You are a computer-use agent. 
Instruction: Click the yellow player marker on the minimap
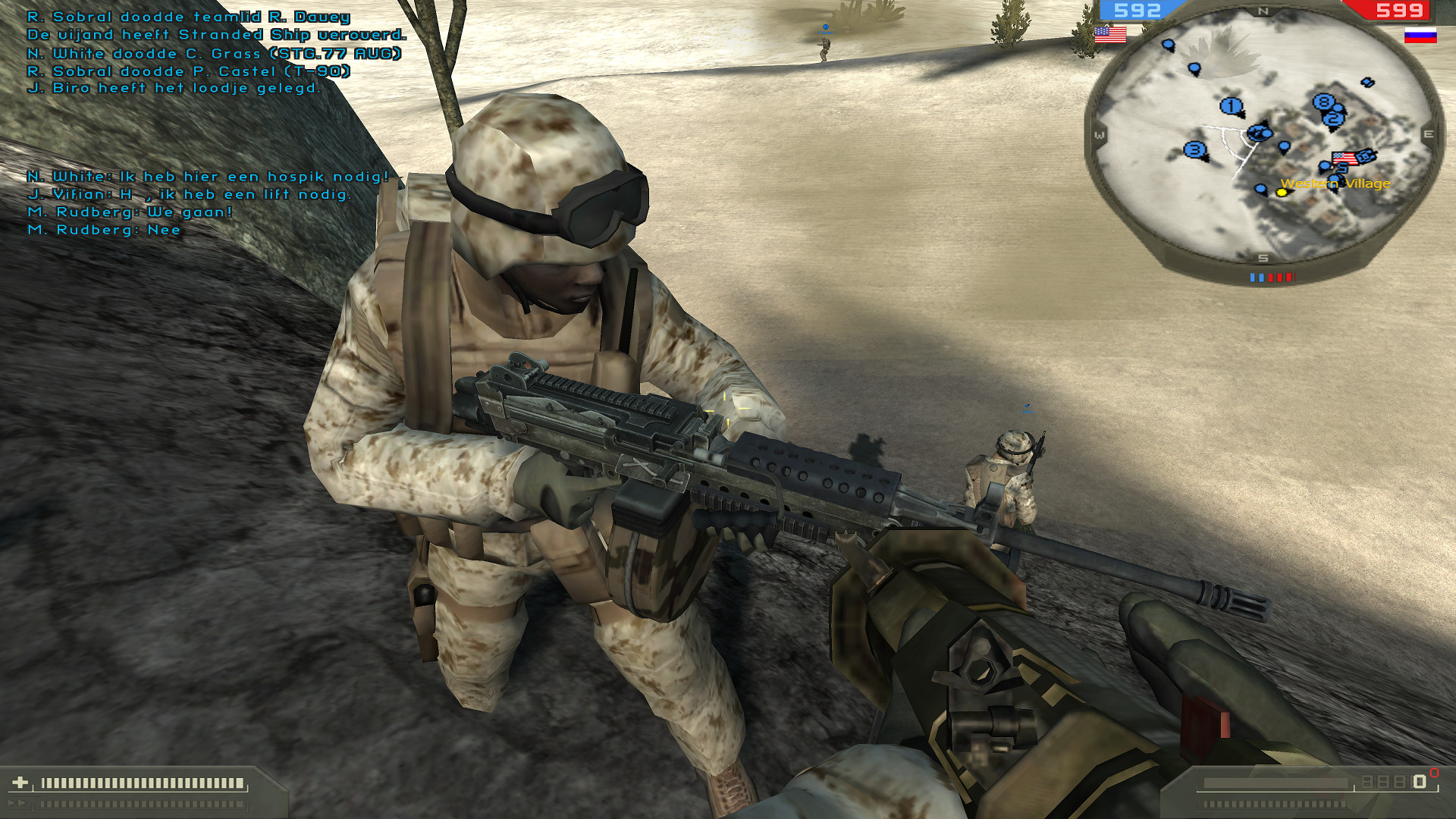pos(1282,191)
